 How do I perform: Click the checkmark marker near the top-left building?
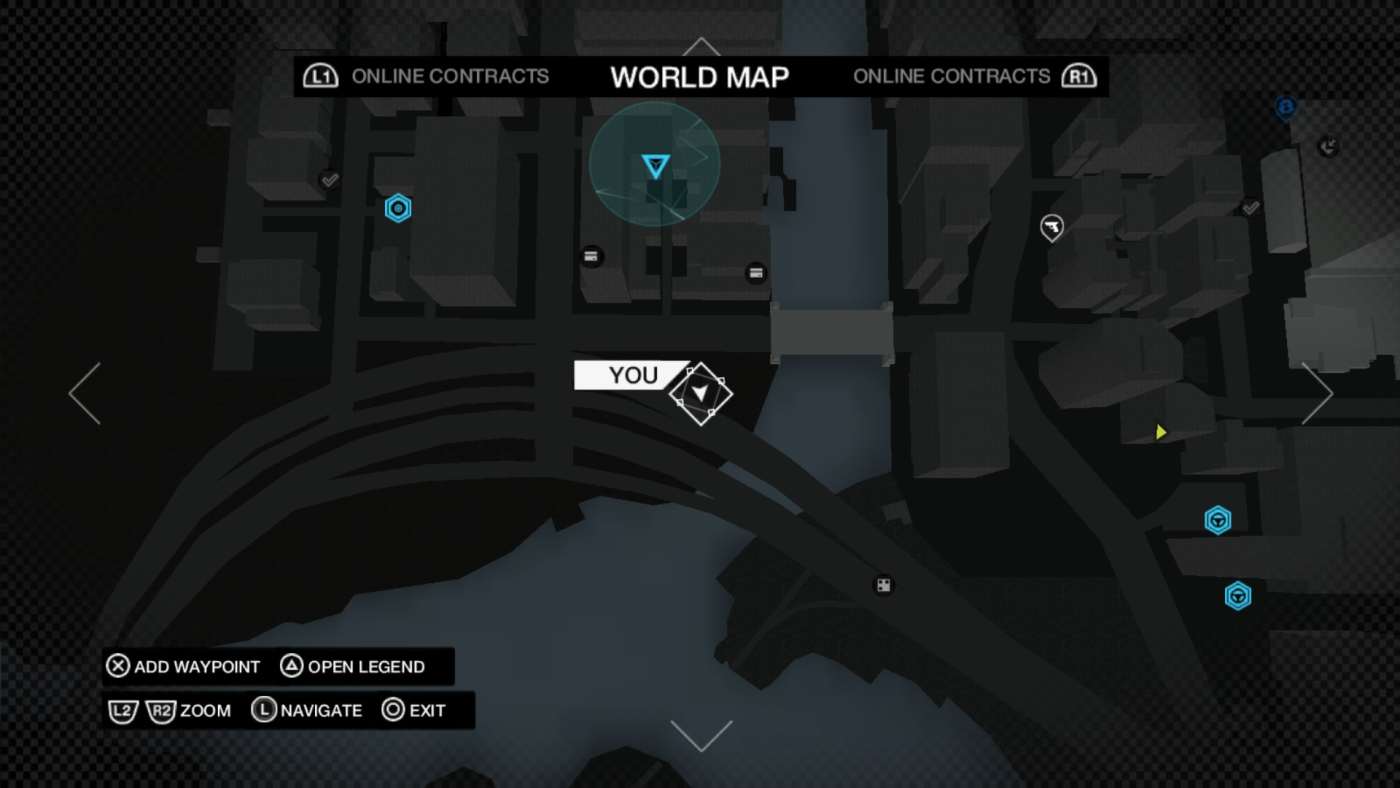click(x=328, y=180)
